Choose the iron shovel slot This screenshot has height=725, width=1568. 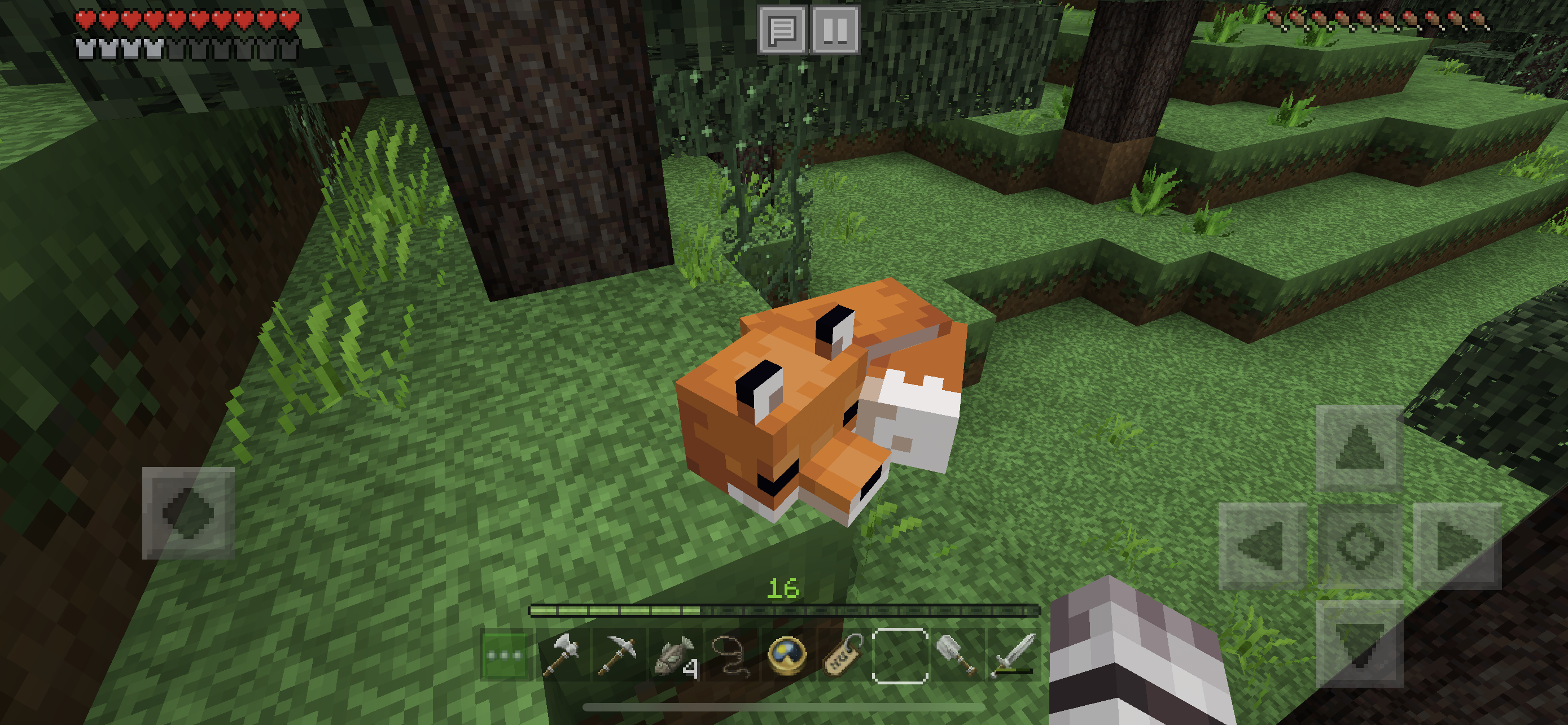956,656
